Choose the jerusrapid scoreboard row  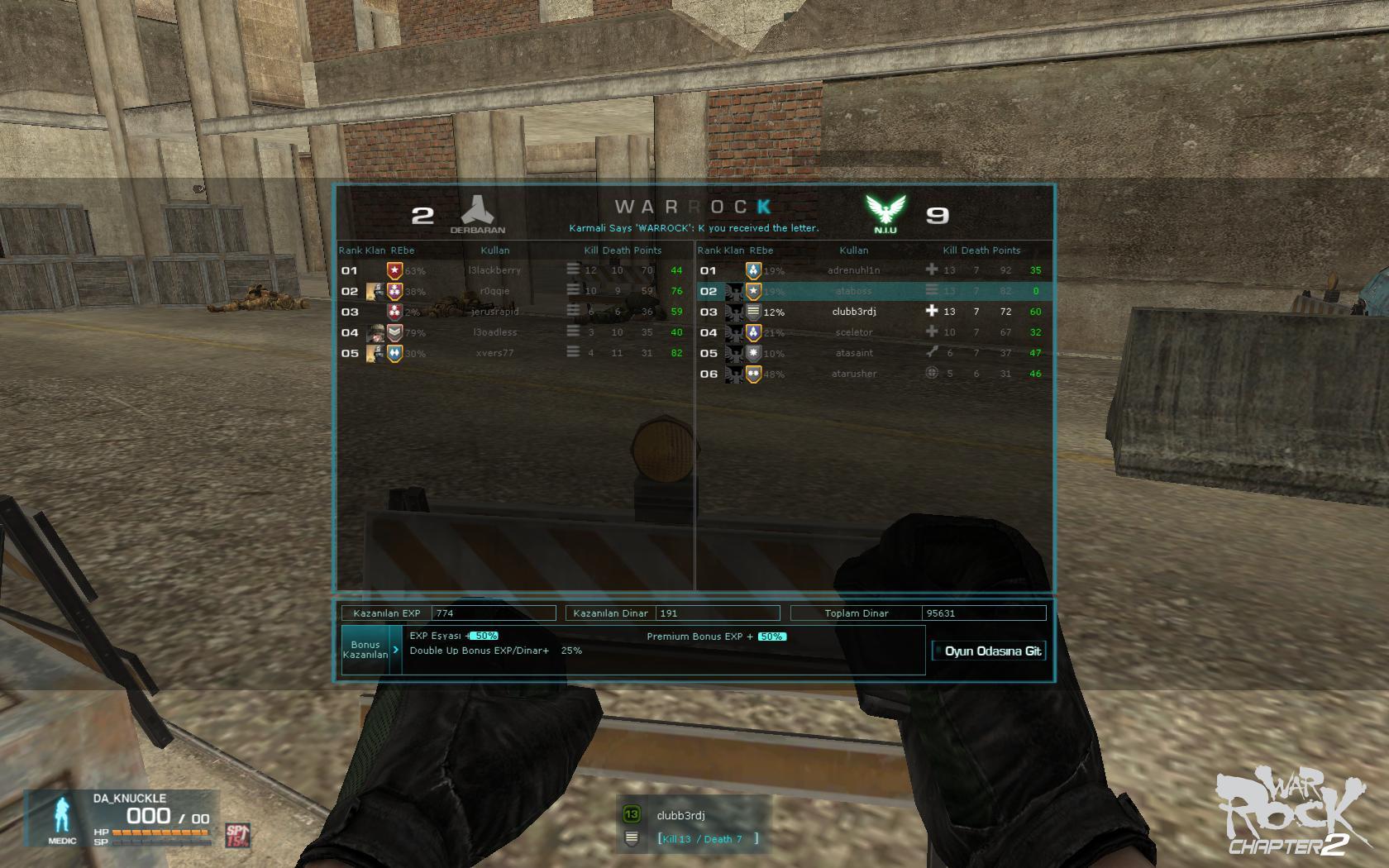495,312
